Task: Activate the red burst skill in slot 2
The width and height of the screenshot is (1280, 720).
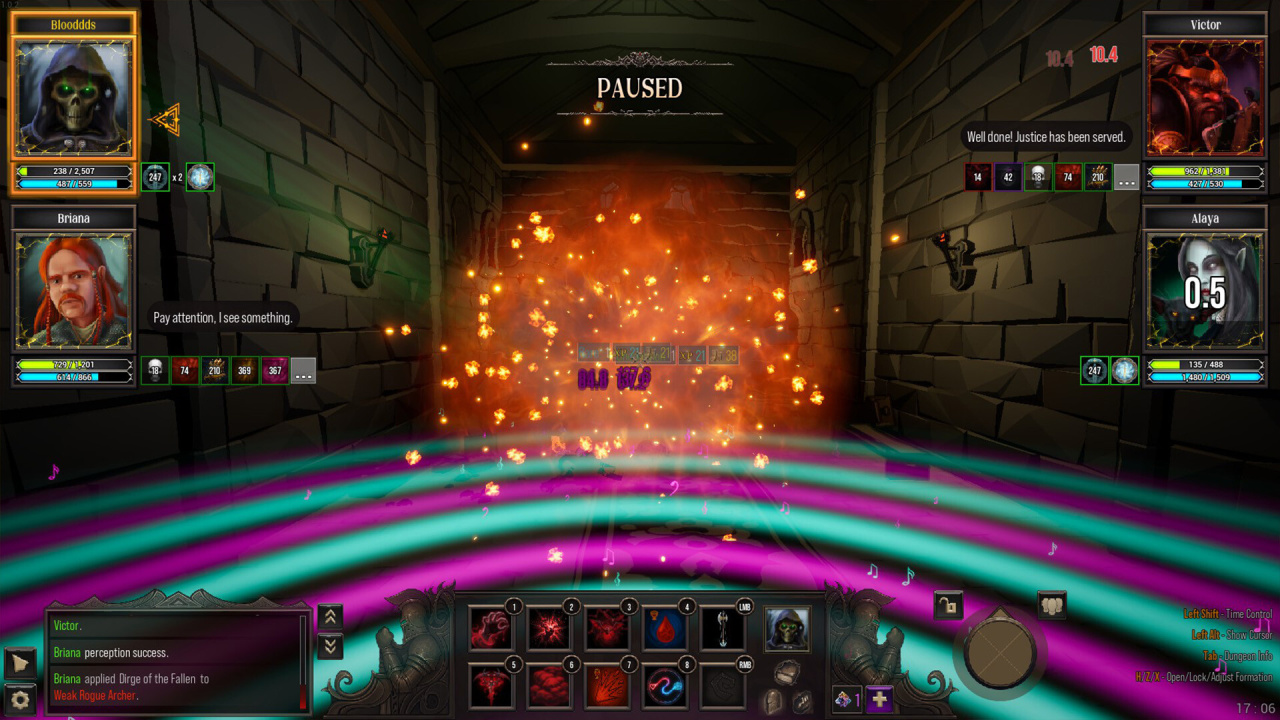Action: 548,629
